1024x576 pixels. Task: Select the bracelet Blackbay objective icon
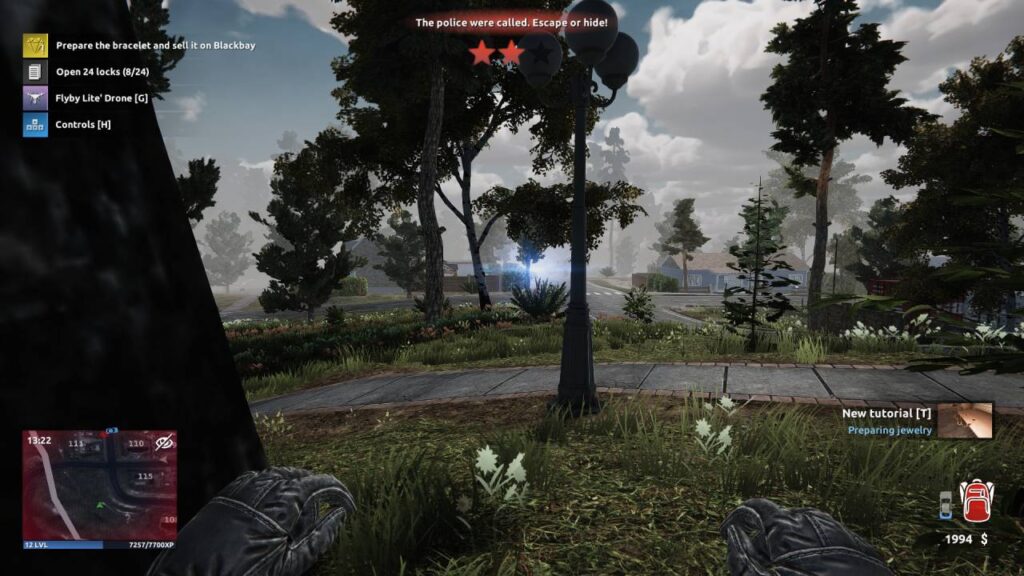pyautogui.click(x=35, y=45)
